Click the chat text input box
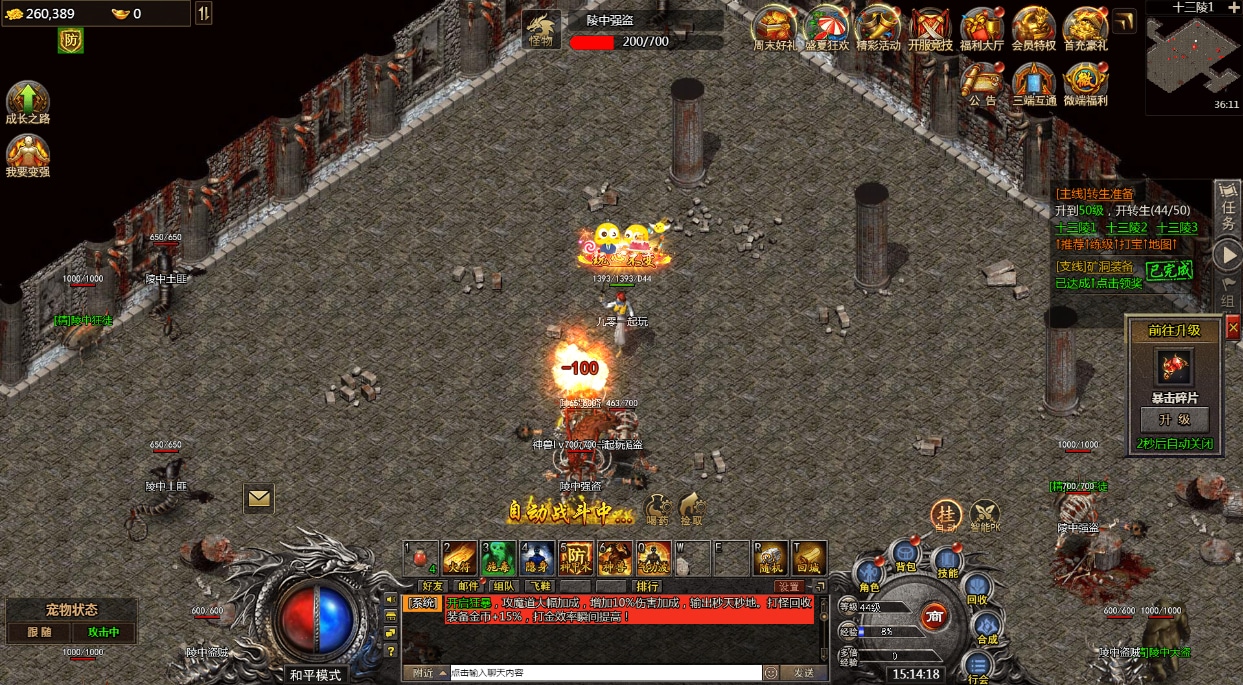Screen dimensions: 1243x685 point(605,673)
